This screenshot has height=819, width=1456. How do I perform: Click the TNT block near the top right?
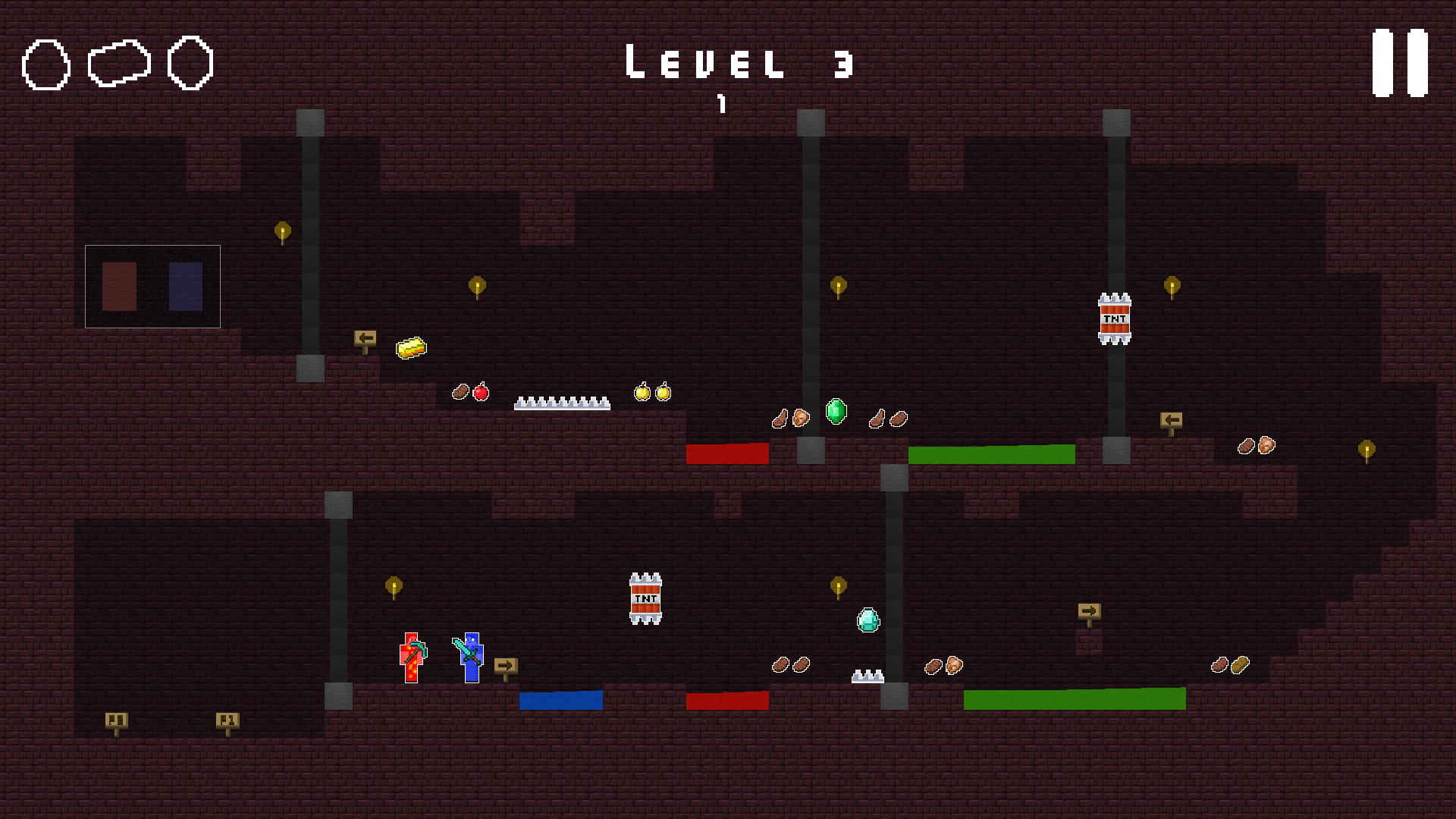coord(1114,318)
